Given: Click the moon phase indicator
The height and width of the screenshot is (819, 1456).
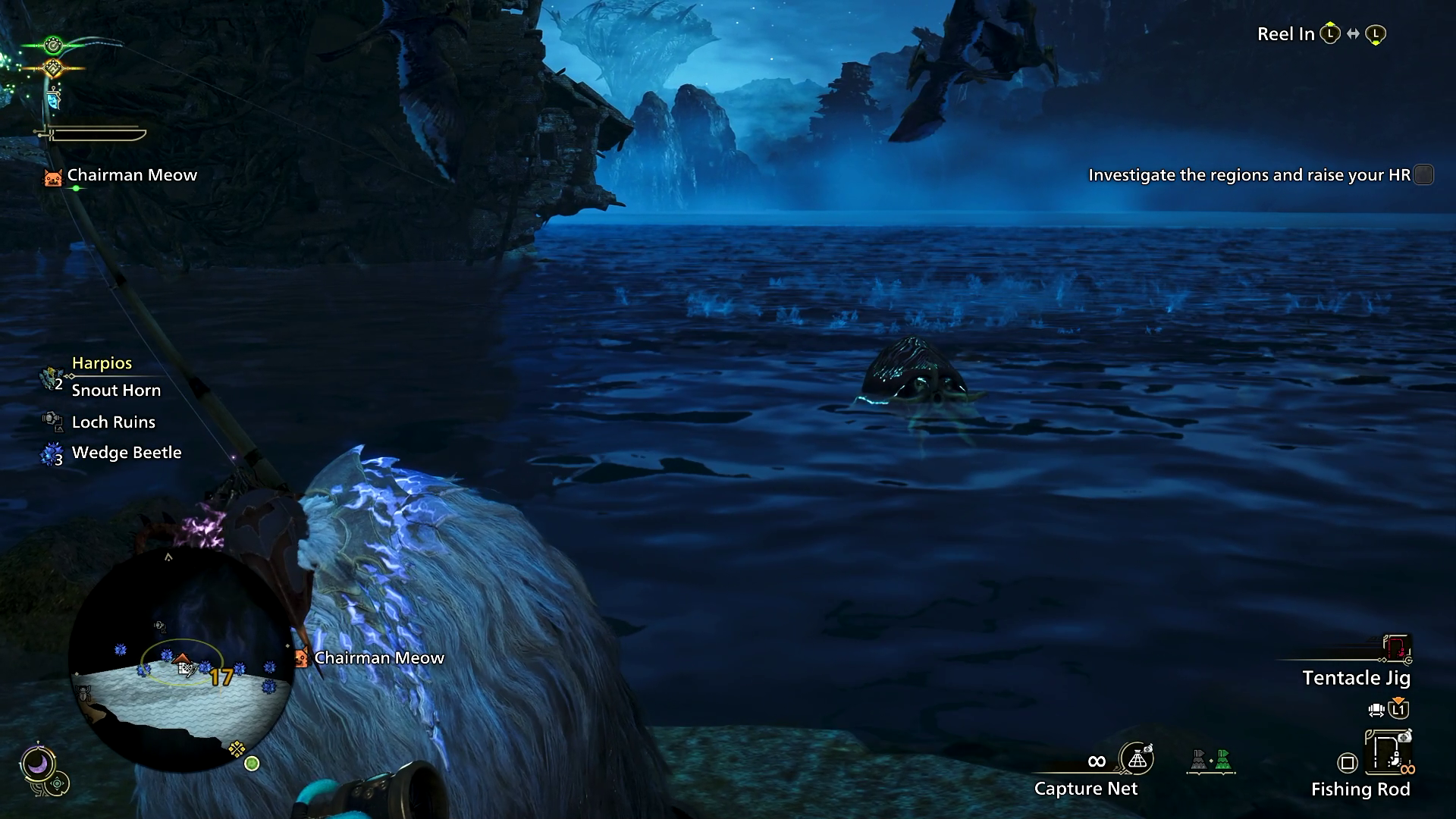Looking at the screenshot, I should click(x=39, y=762).
